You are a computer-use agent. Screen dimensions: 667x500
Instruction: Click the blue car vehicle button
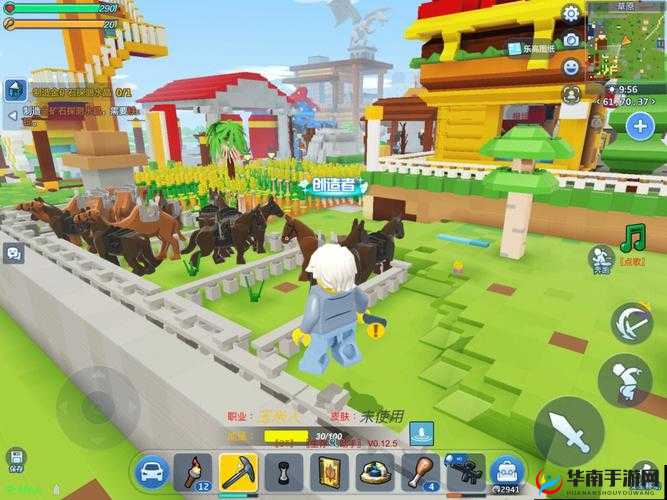(150, 470)
